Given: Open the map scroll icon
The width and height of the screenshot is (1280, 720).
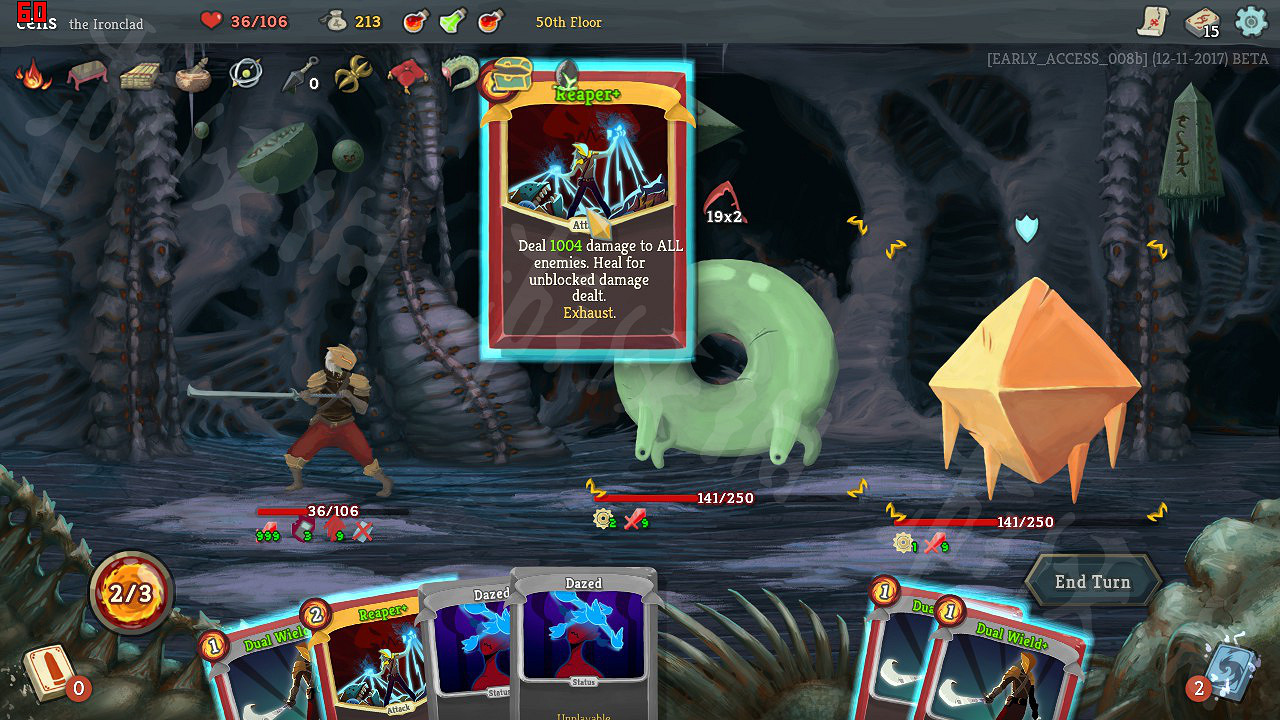Looking at the screenshot, I should click(1153, 21).
